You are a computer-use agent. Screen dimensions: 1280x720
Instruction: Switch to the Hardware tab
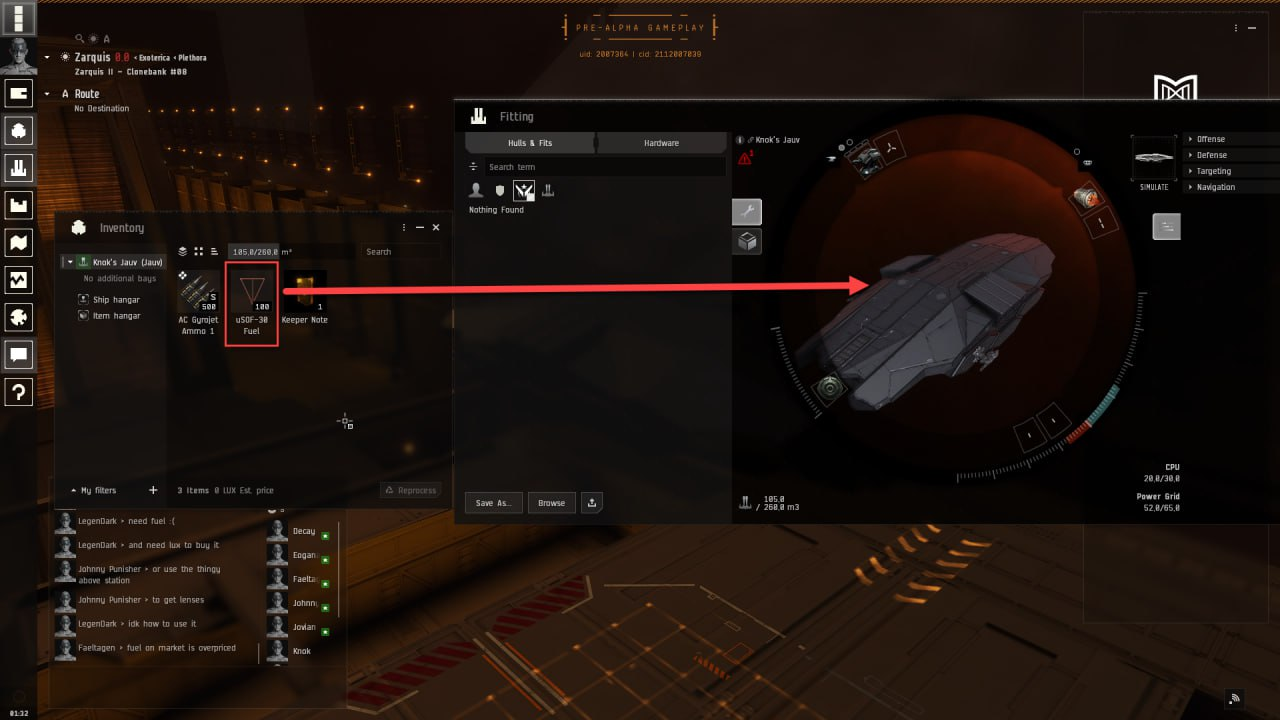(x=661, y=143)
